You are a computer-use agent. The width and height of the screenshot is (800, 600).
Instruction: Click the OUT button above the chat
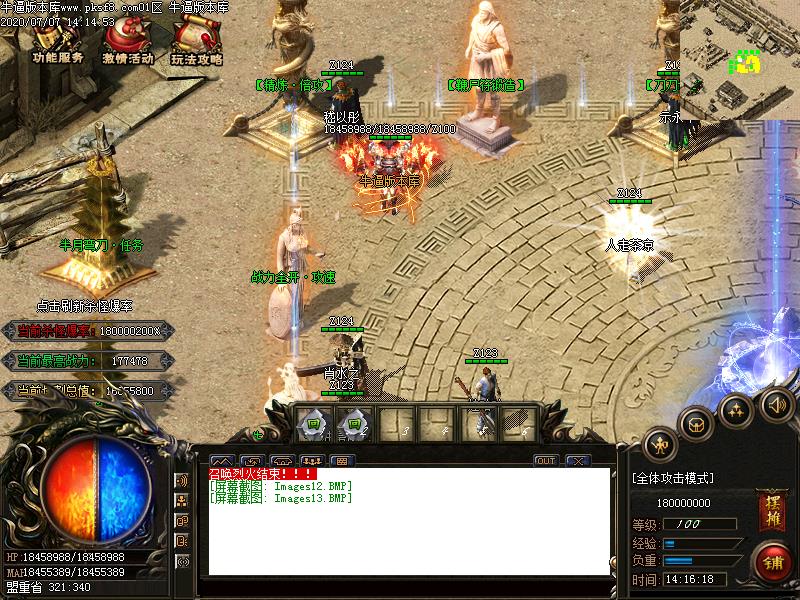click(x=545, y=461)
